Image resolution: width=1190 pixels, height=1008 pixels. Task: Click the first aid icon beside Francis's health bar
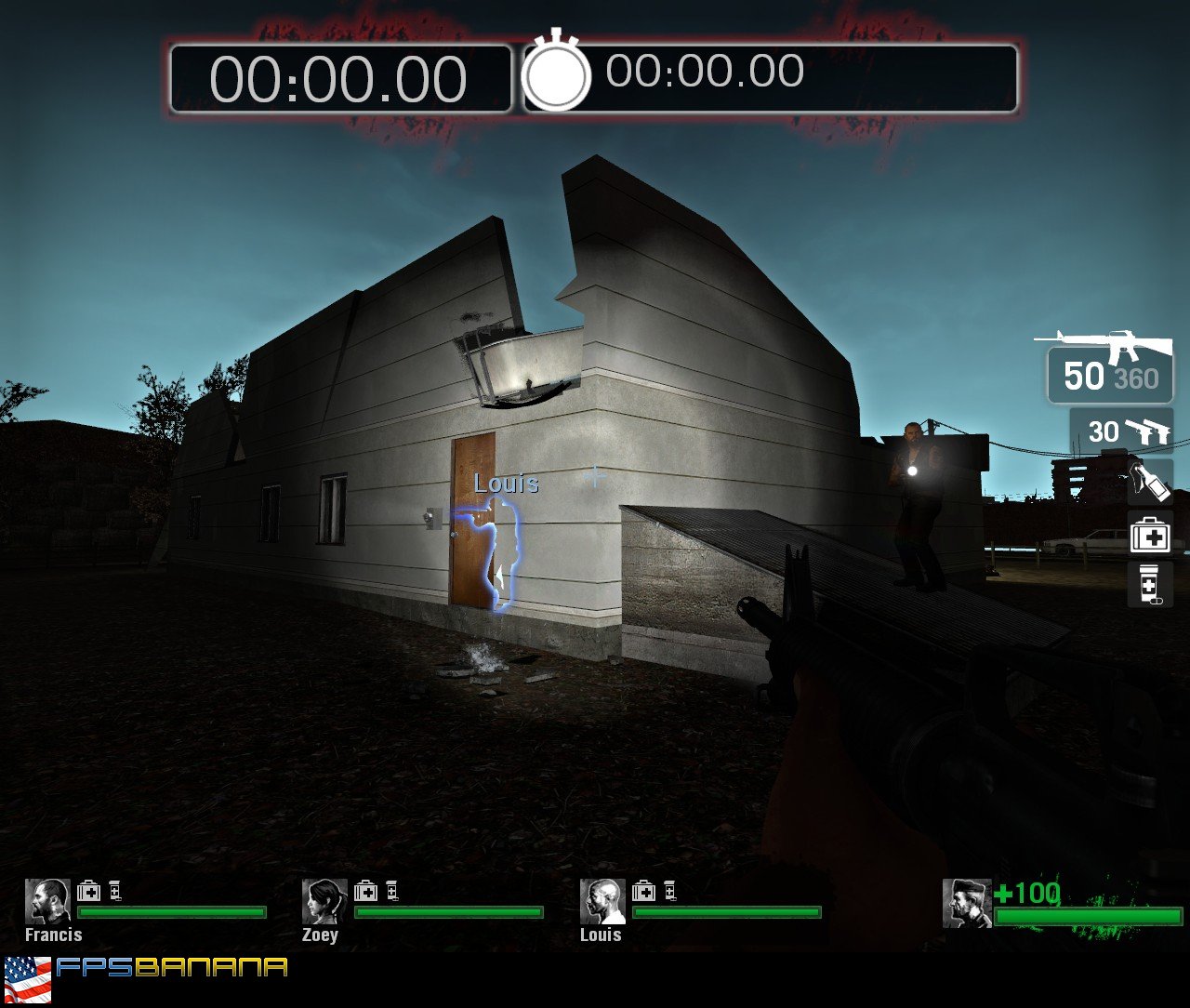click(90, 891)
